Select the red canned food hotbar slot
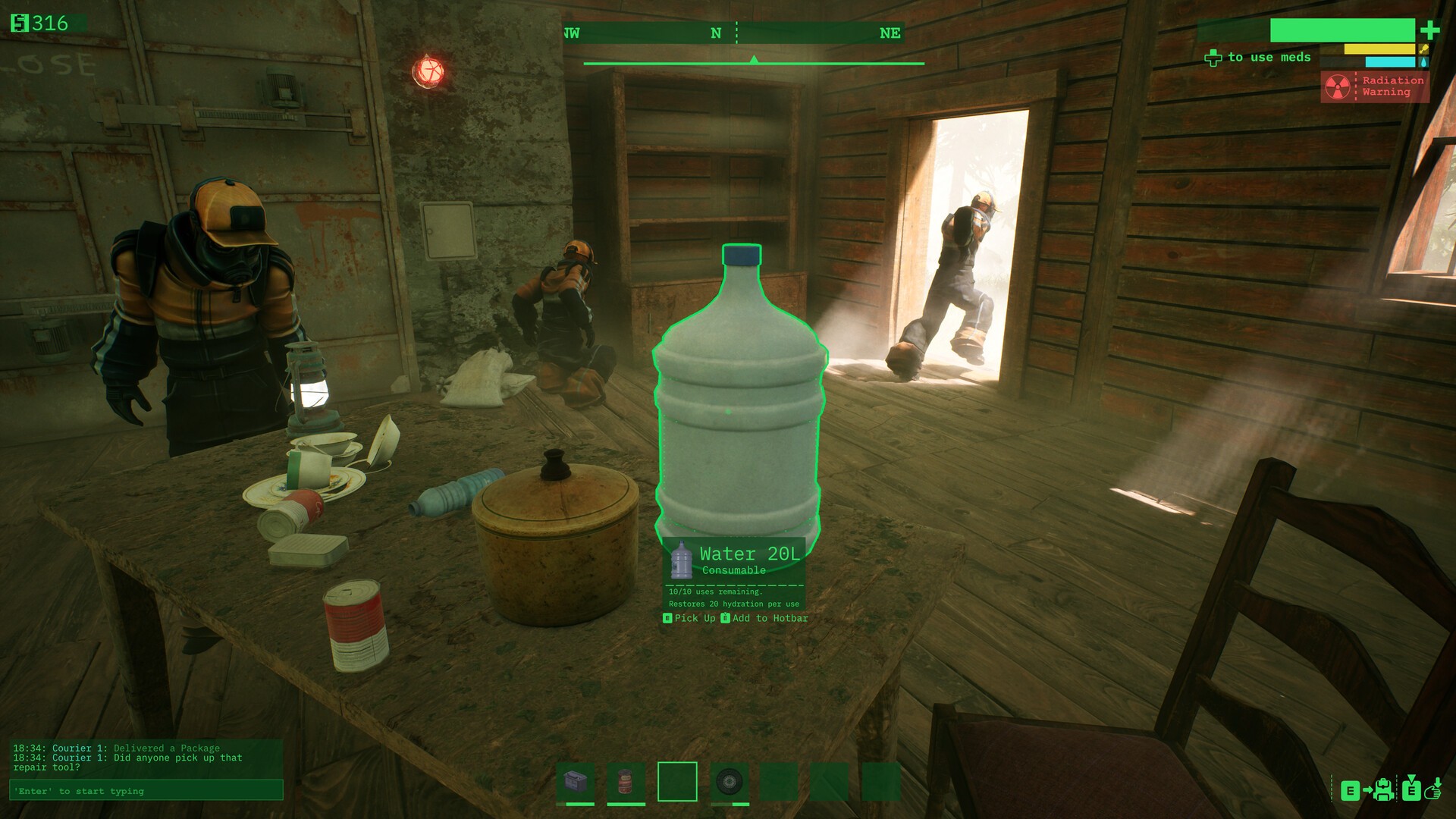The width and height of the screenshot is (1456, 819). [626, 781]
